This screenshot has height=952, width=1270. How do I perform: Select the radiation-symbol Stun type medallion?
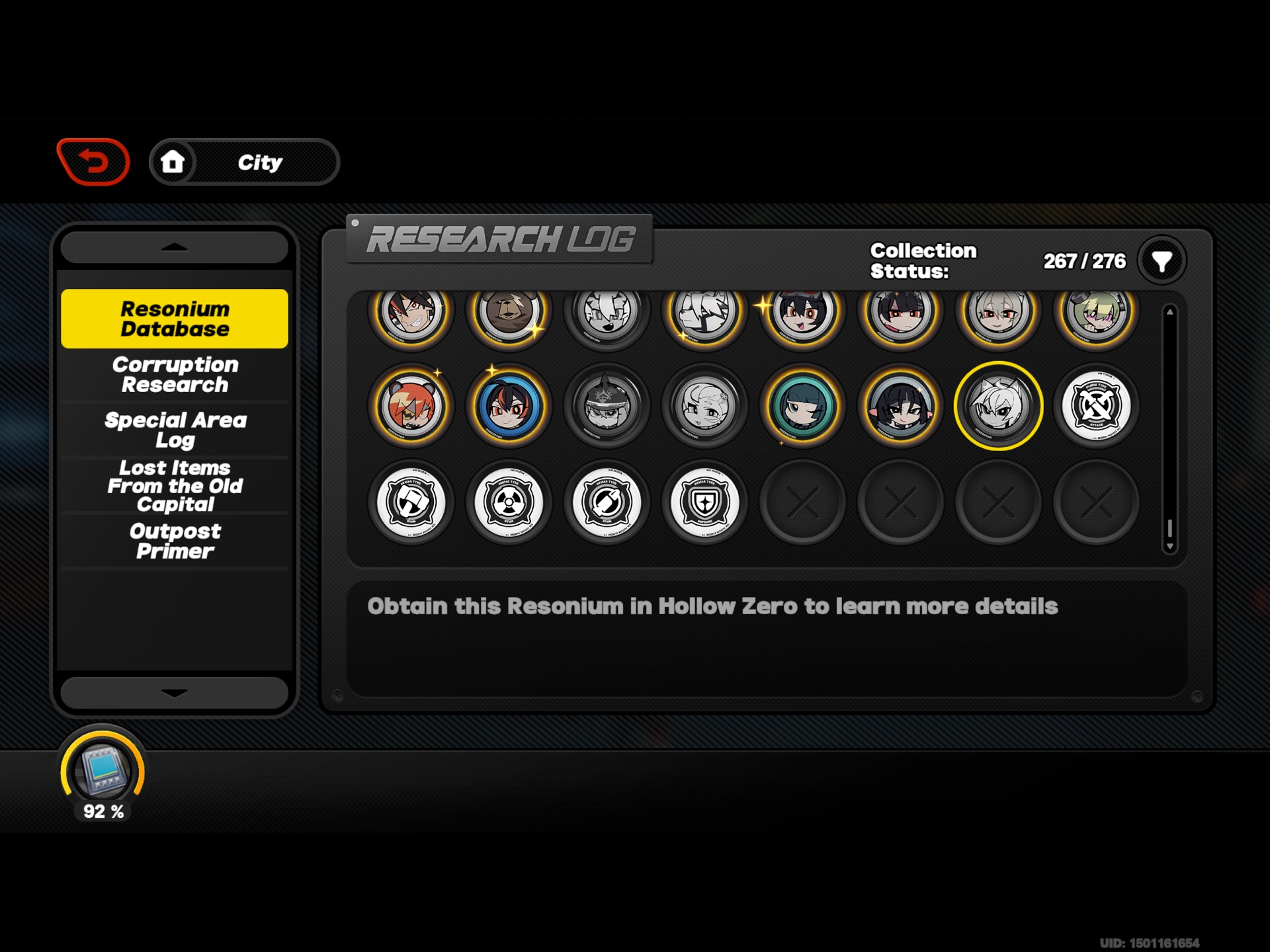[509, 502]
